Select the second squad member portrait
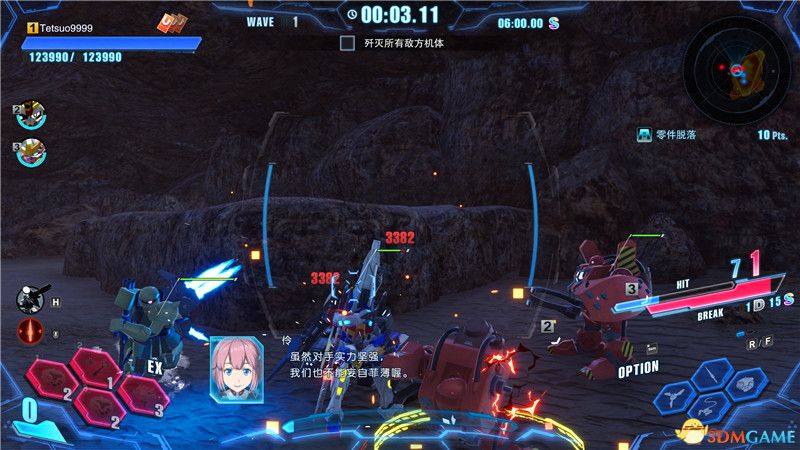This screenshot has width=800, height=450. 31,116
